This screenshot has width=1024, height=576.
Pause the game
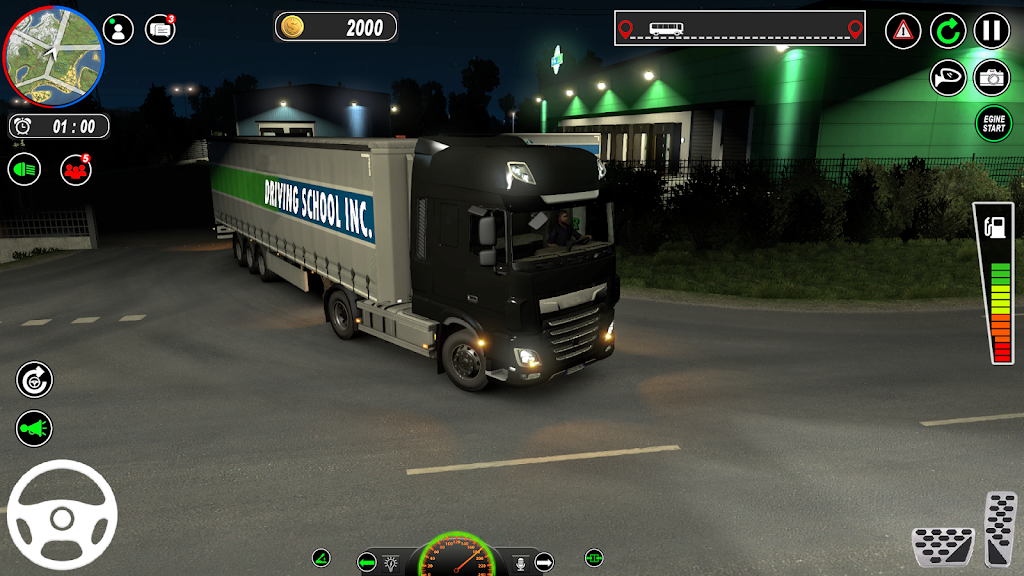coord(991,31)
